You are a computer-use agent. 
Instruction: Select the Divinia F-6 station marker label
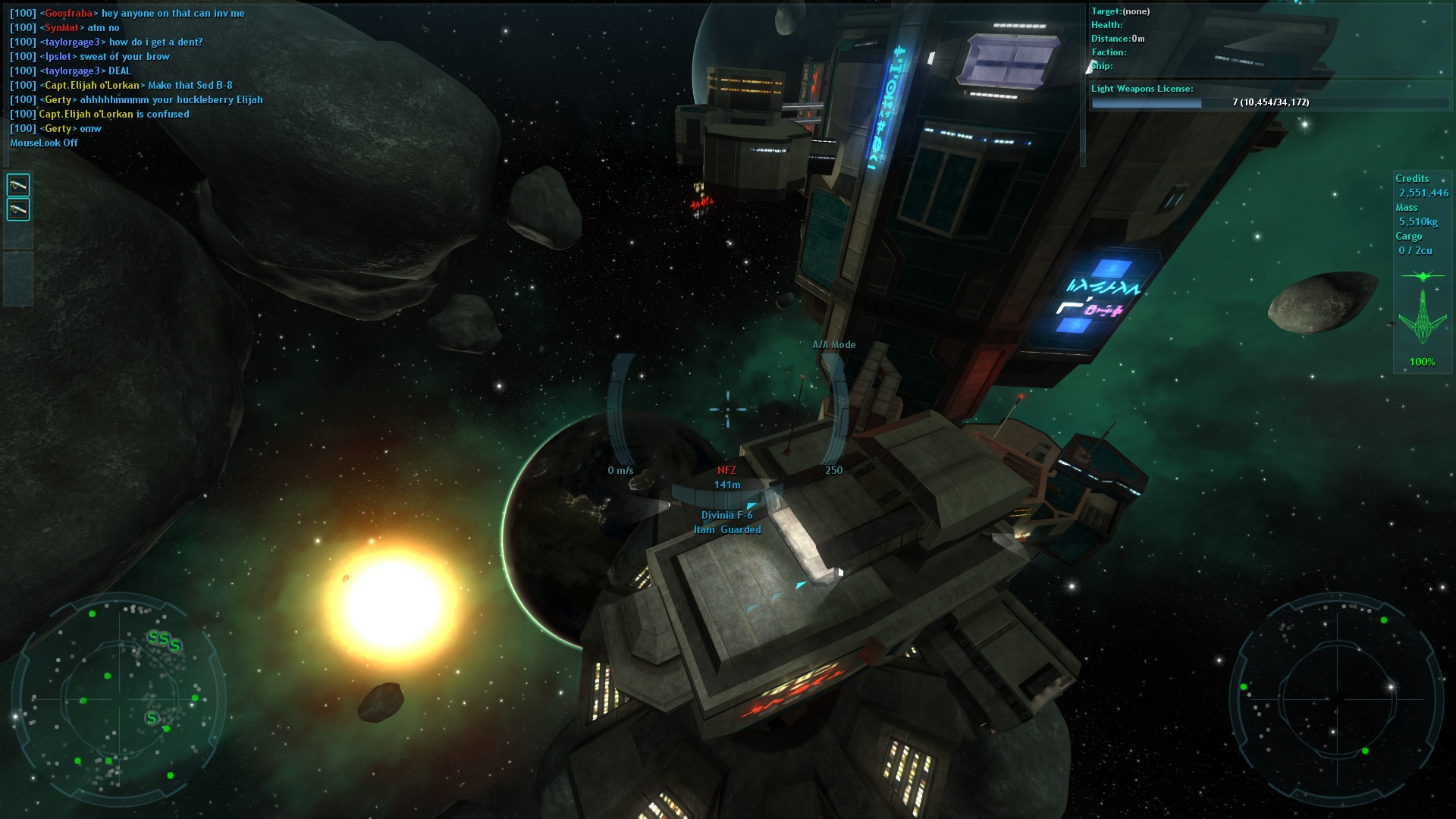click(x=726, y=516)
